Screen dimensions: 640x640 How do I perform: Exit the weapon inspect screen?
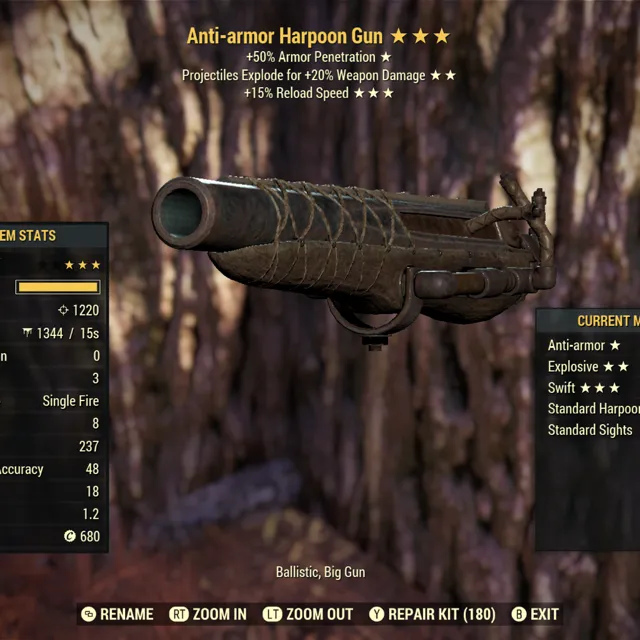tap(535, 614)
